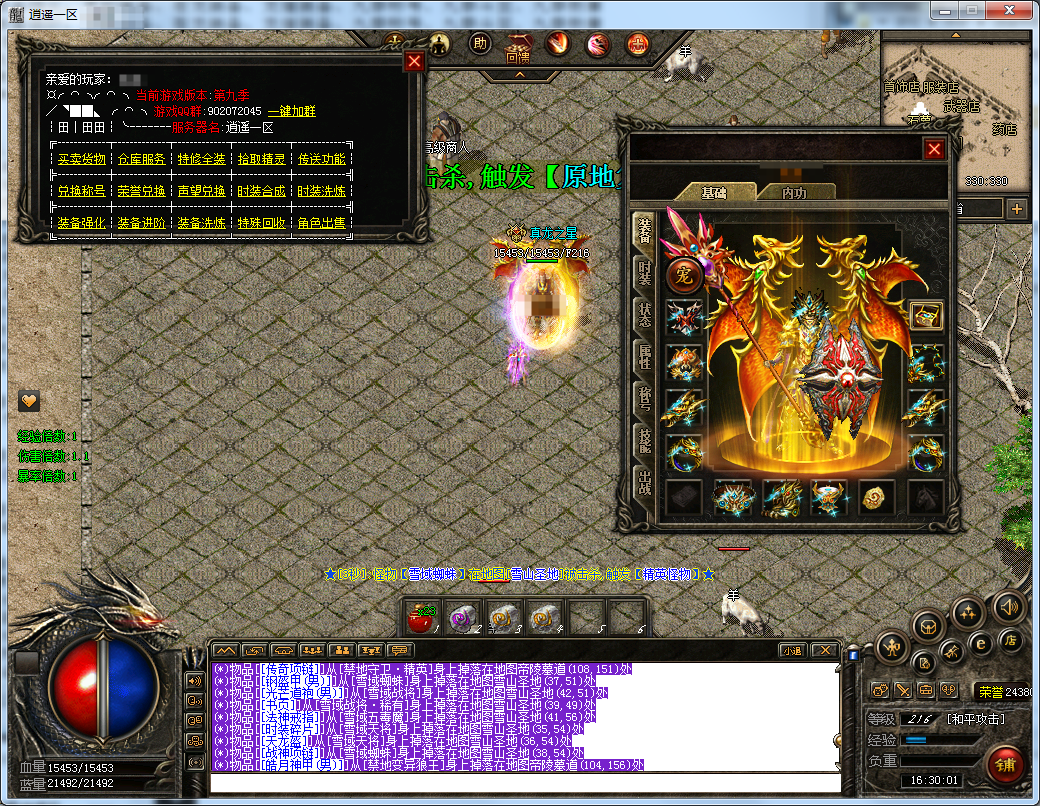The height and width of the screenshot is (806, 1040).
Task: Choose the 角色出售 character sale link
Action: tap(321, 223)
